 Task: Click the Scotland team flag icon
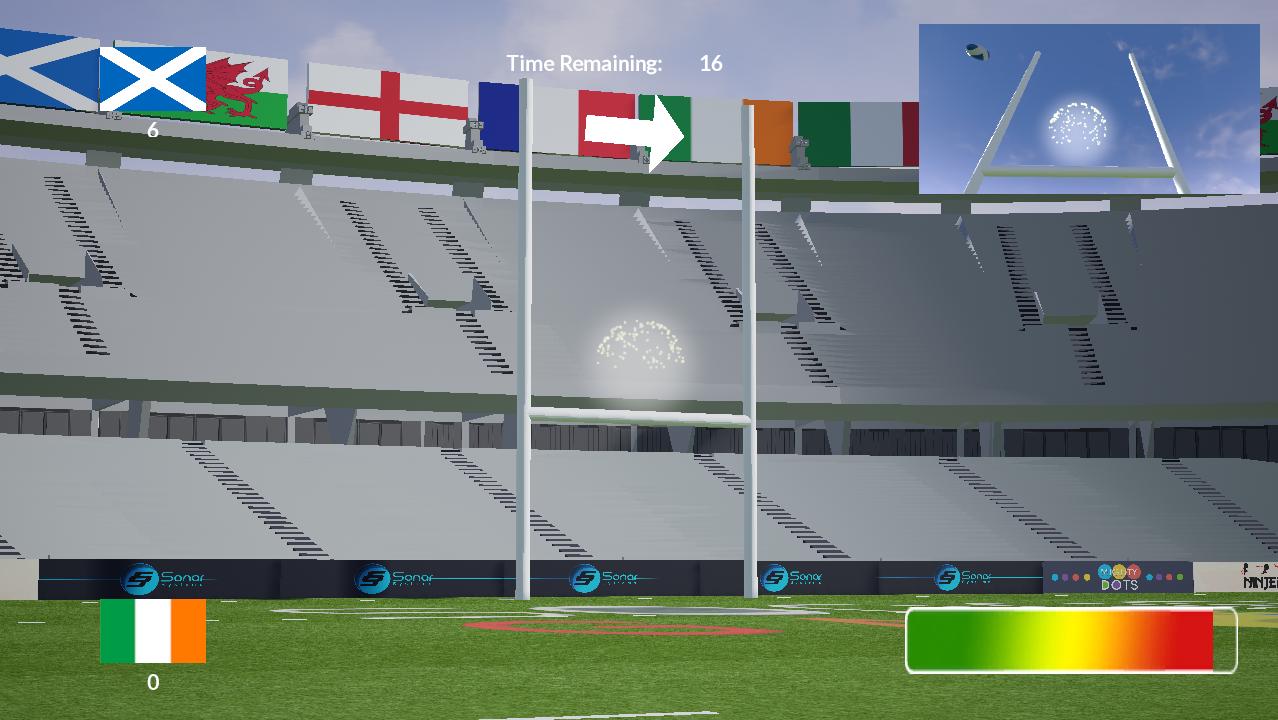pos(153,79)
